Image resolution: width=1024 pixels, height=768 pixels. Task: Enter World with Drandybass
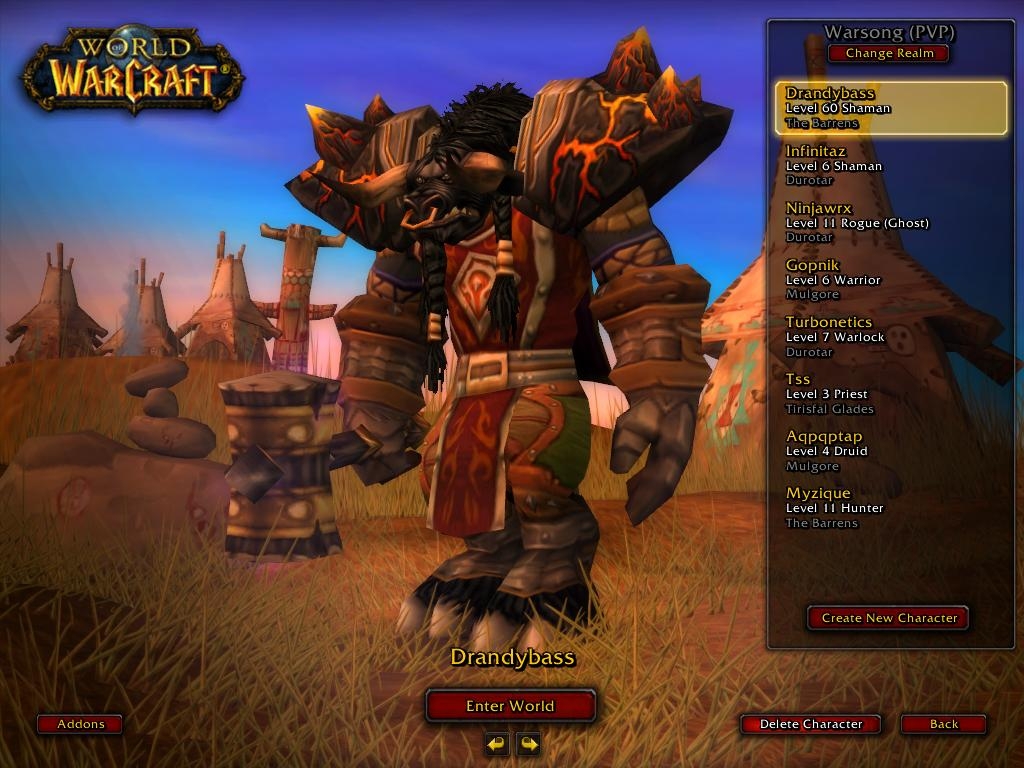510,706
